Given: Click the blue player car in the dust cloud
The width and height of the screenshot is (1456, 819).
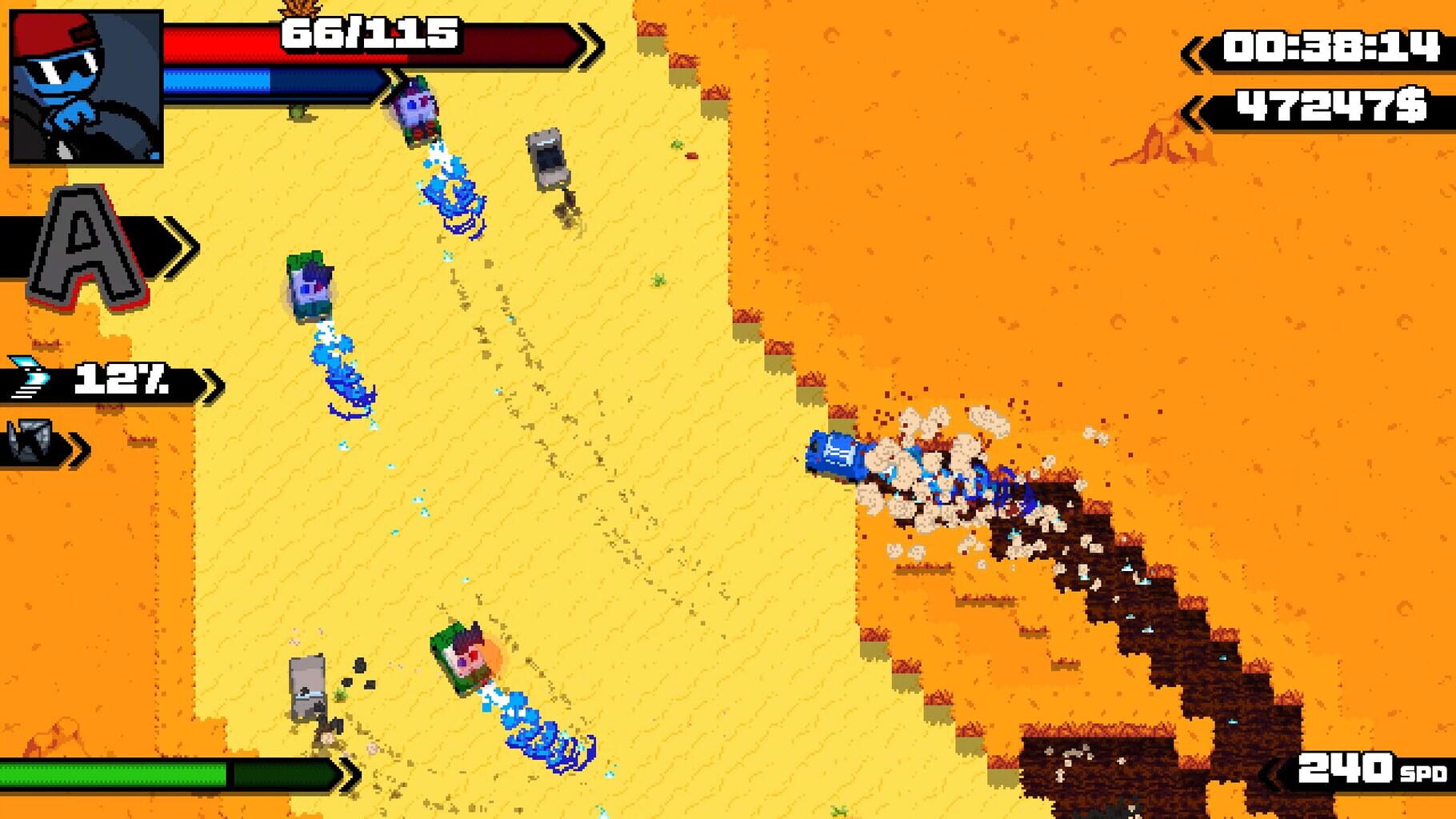Looking at the screenshot, I should click(x=840, y=456).
